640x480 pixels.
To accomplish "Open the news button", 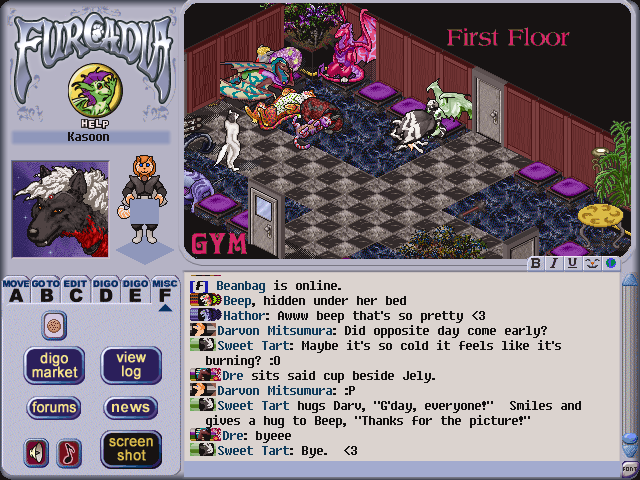I will click(x=130, y=407).
